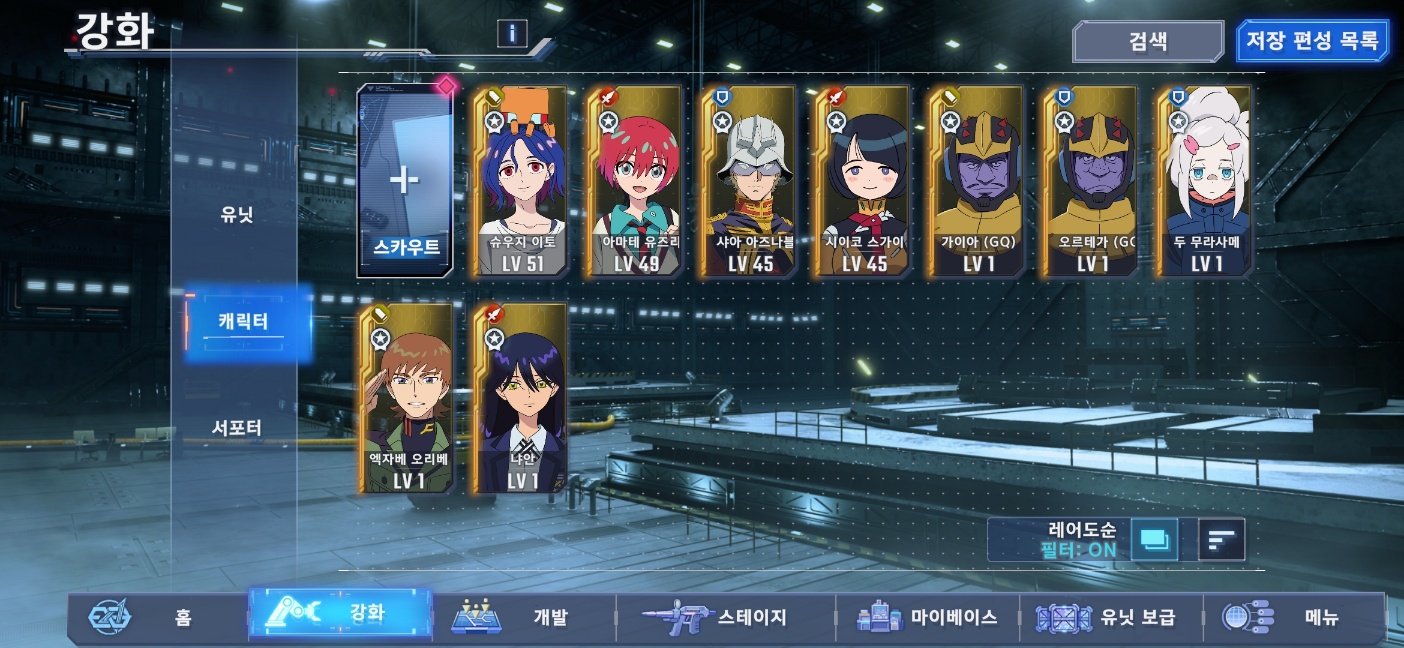Pick the 엑자베 오리베 character card
The image size is (1404, 648).
[x=404, y=398]
